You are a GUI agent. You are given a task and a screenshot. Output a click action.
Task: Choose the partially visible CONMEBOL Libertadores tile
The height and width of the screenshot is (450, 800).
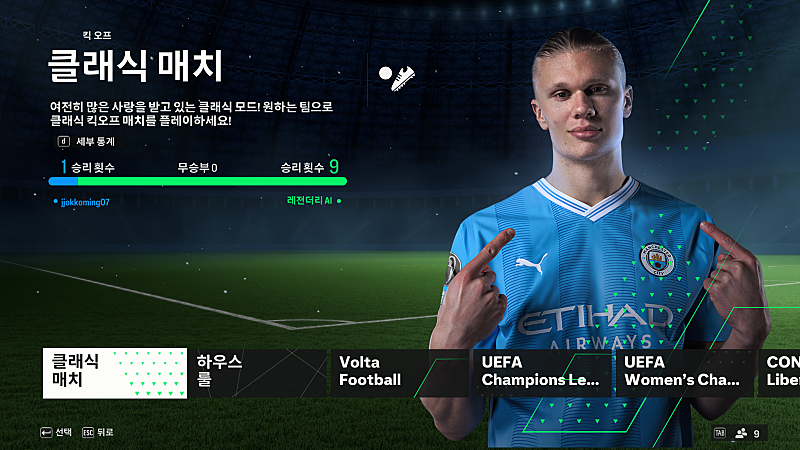coord(781,372)
